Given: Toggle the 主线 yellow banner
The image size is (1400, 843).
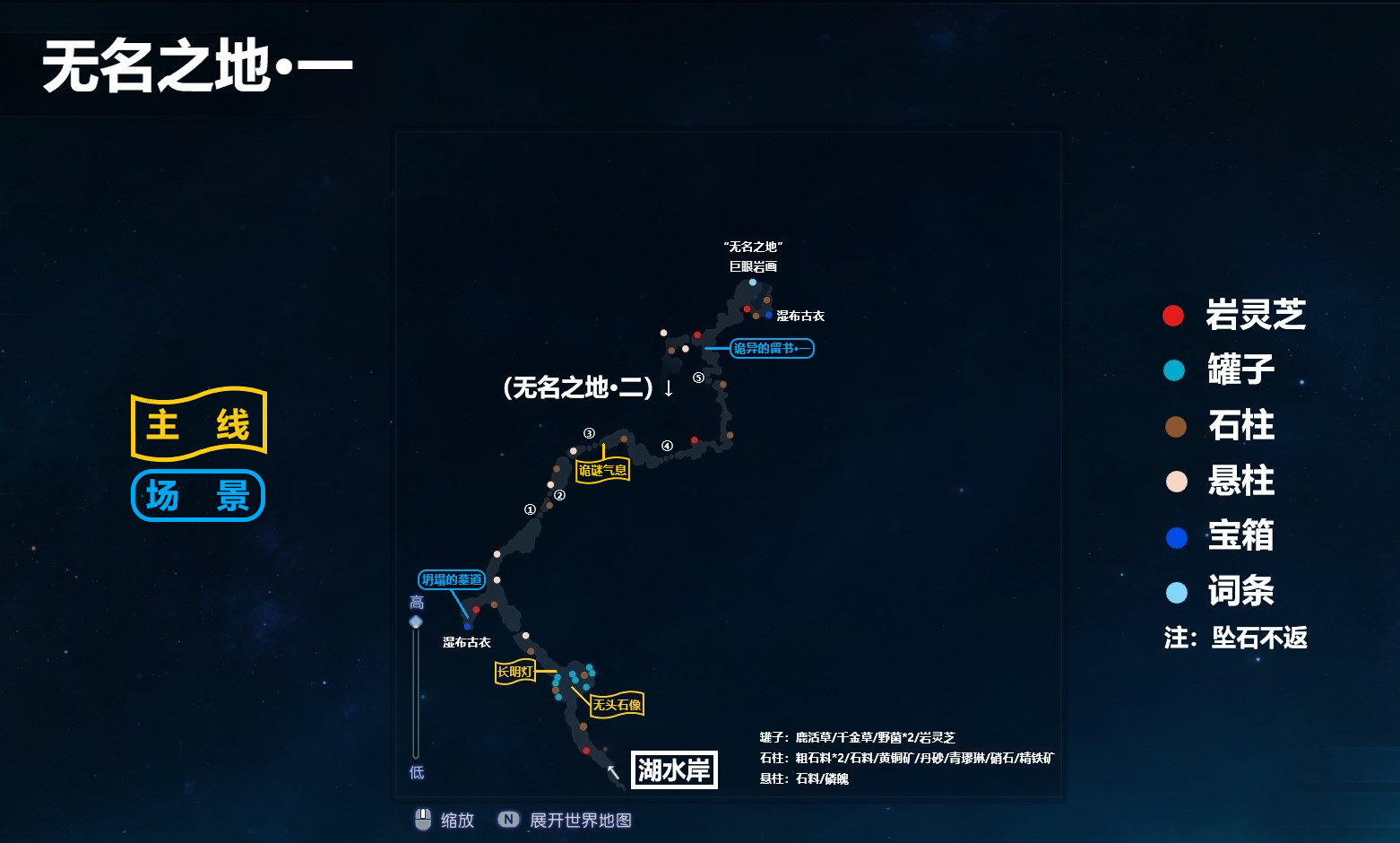Looking at the screenshot, I should point(198,423).
